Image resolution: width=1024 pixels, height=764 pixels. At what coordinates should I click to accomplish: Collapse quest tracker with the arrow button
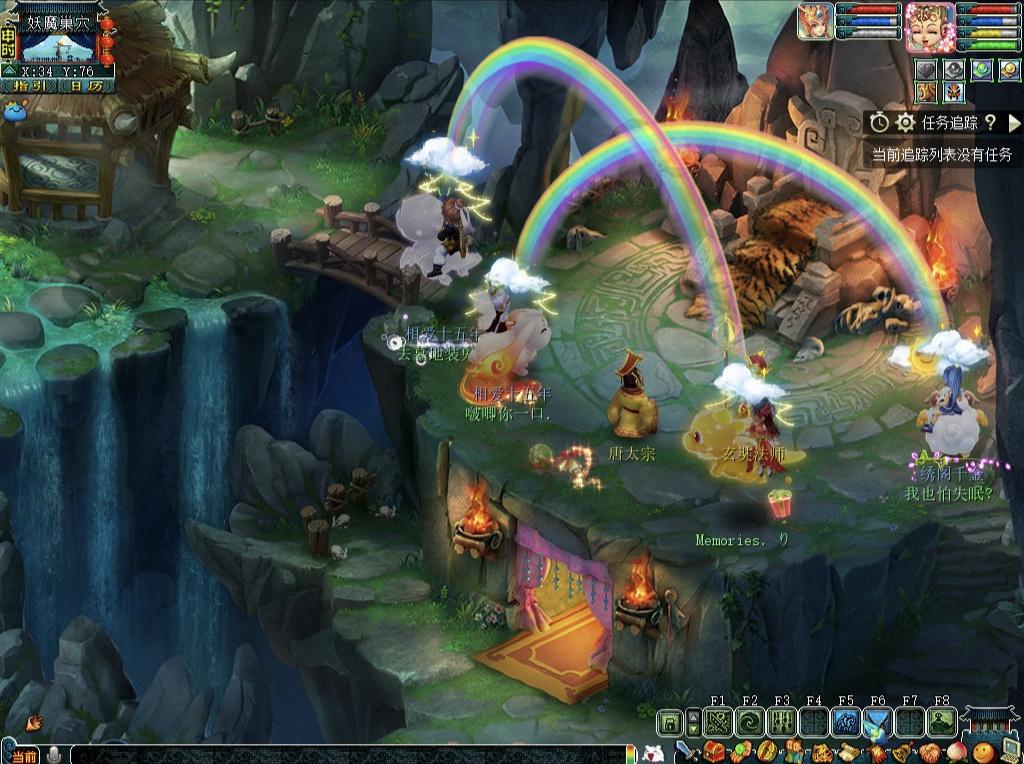[1013, 123]
